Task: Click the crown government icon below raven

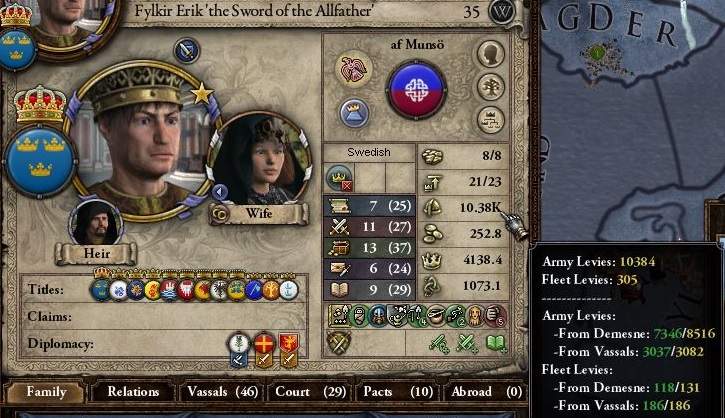Action: (x=354, y=111)
